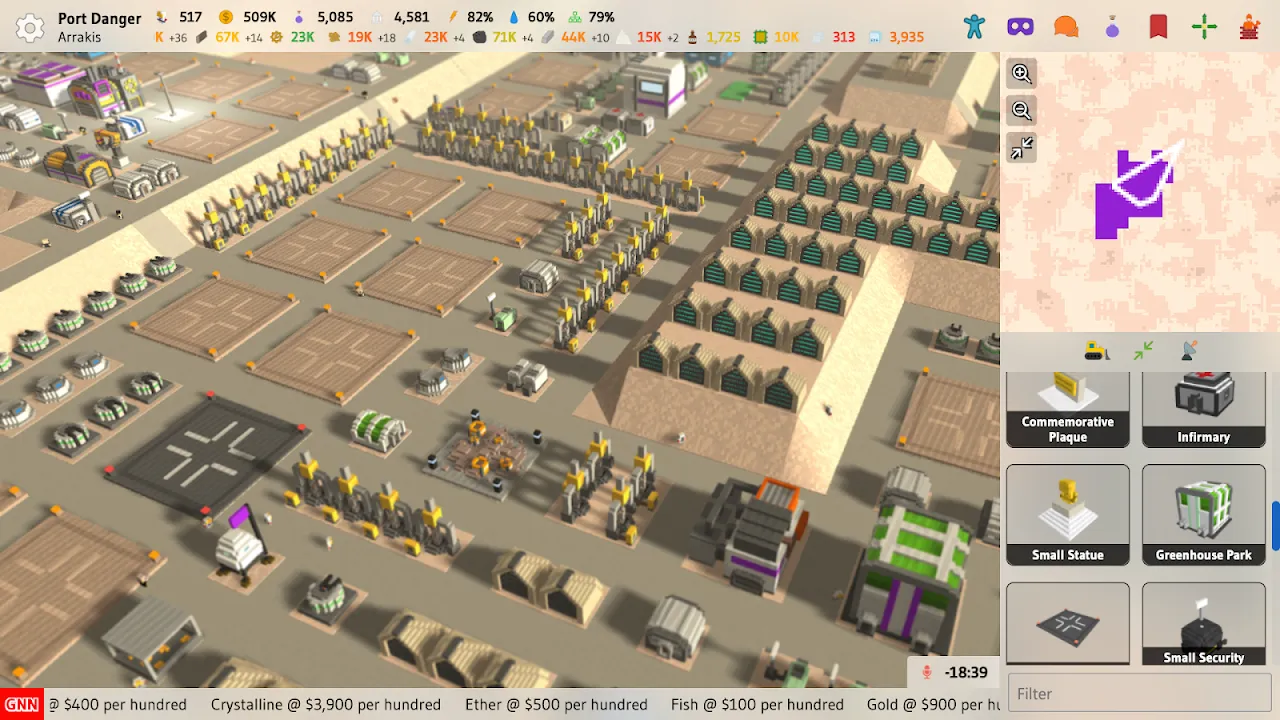
Task: Click the green inward arrows icon
Action: [1143, 350]
